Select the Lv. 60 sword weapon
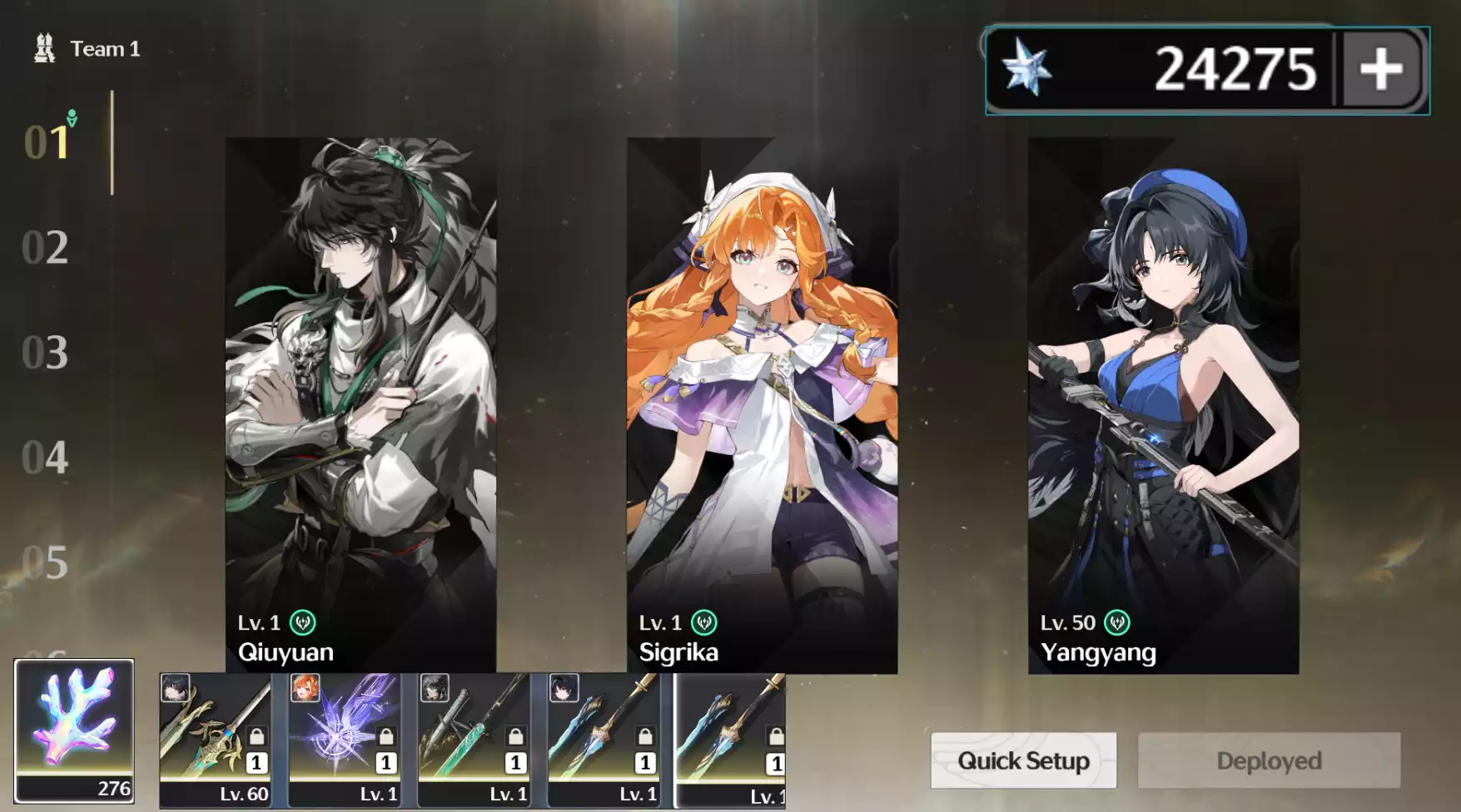Screen dimensions: 1461x812 point(216,740)
